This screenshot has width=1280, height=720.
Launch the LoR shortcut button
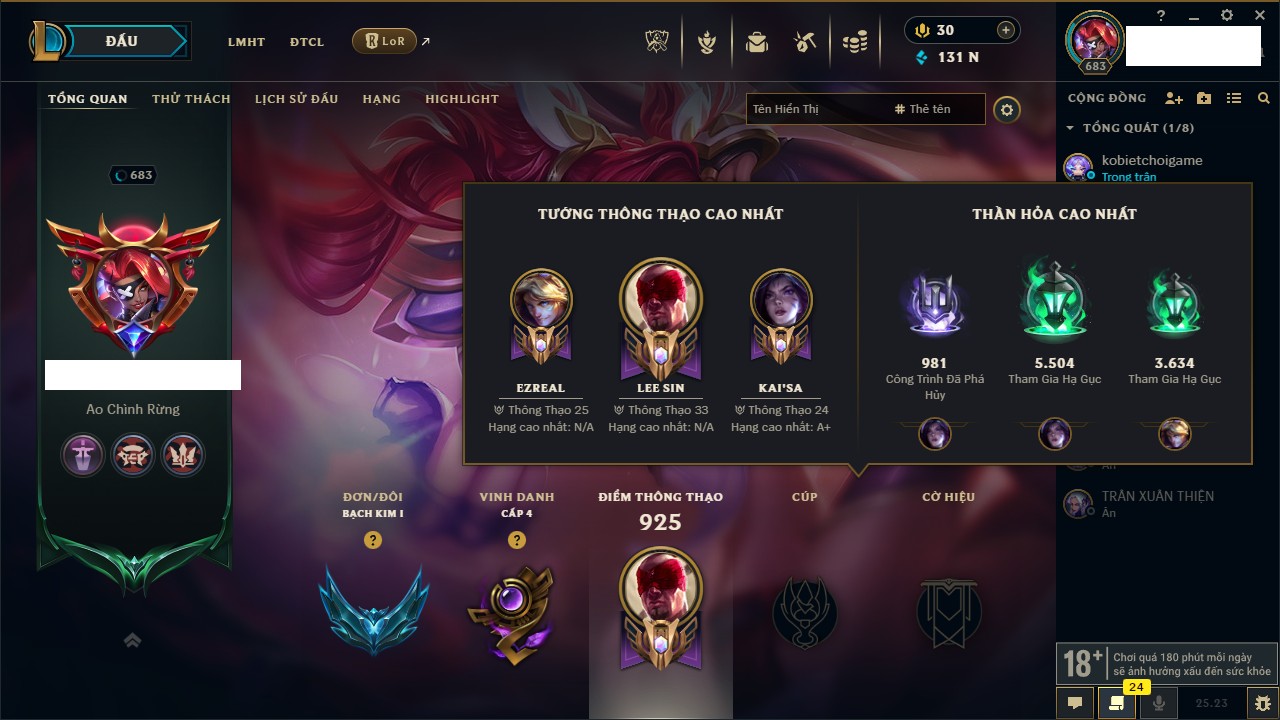pyautogui.click(x=384, y=41)
